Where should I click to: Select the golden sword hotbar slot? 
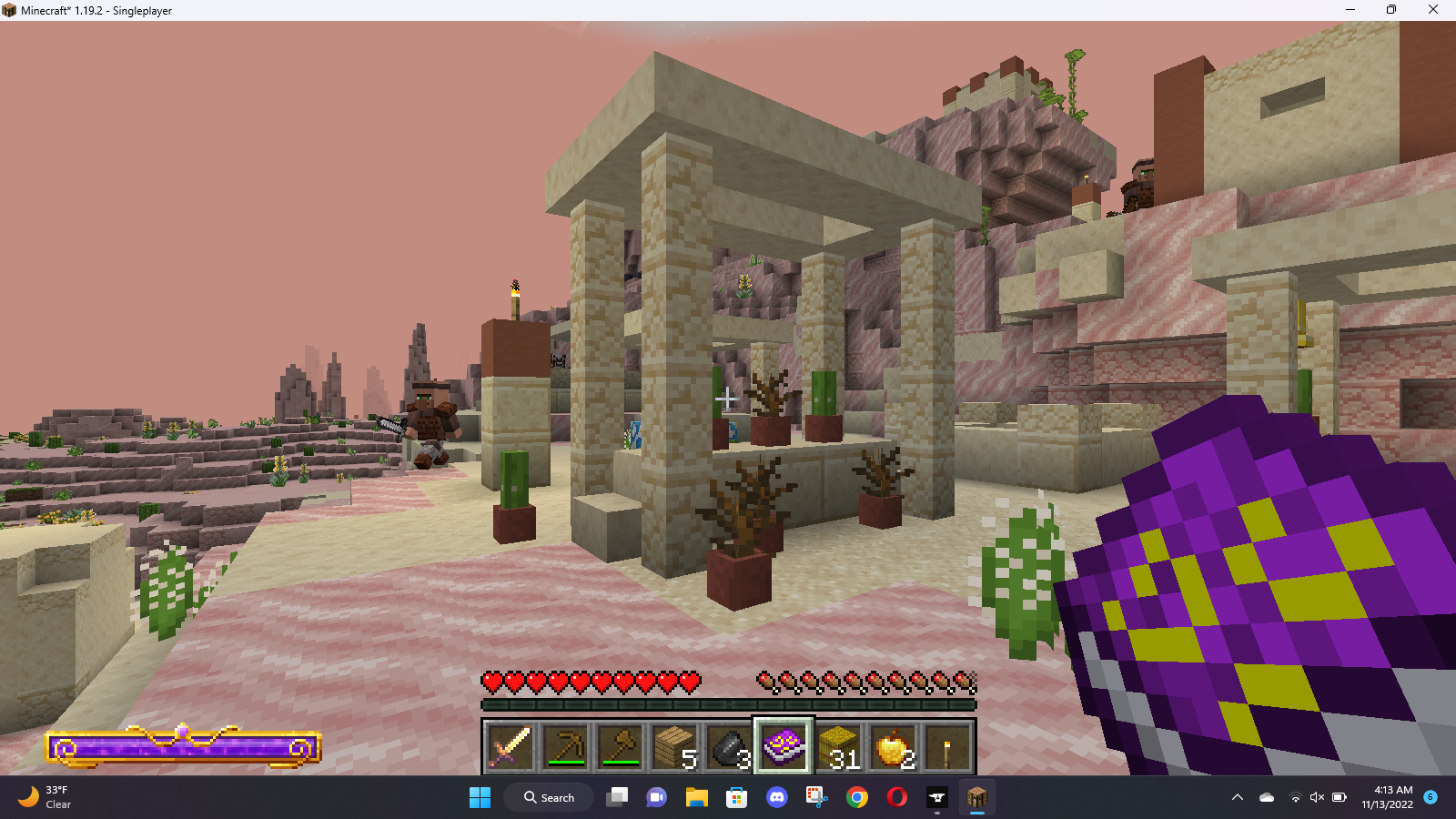[x=509, y=746]
